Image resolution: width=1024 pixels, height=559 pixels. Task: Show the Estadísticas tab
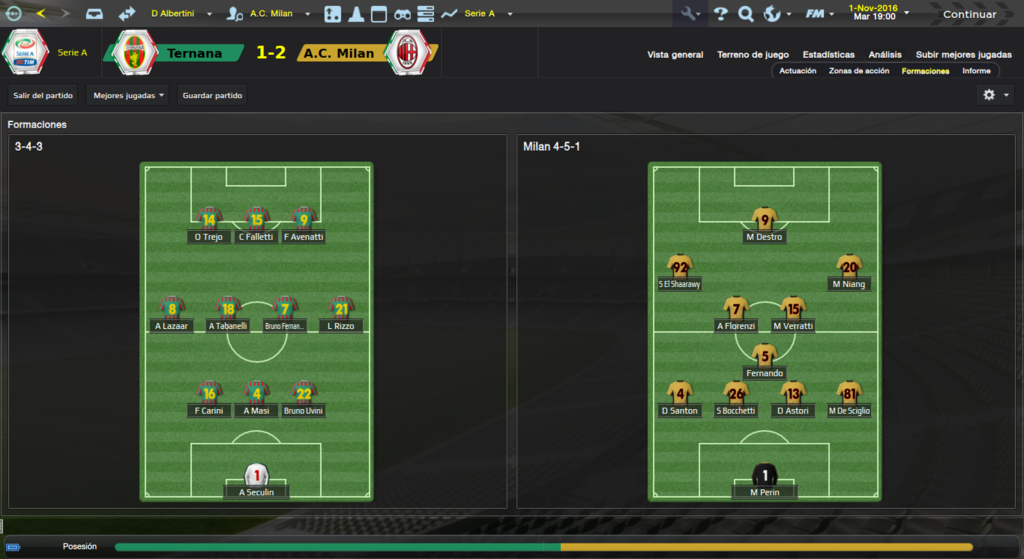click(828, 55)
